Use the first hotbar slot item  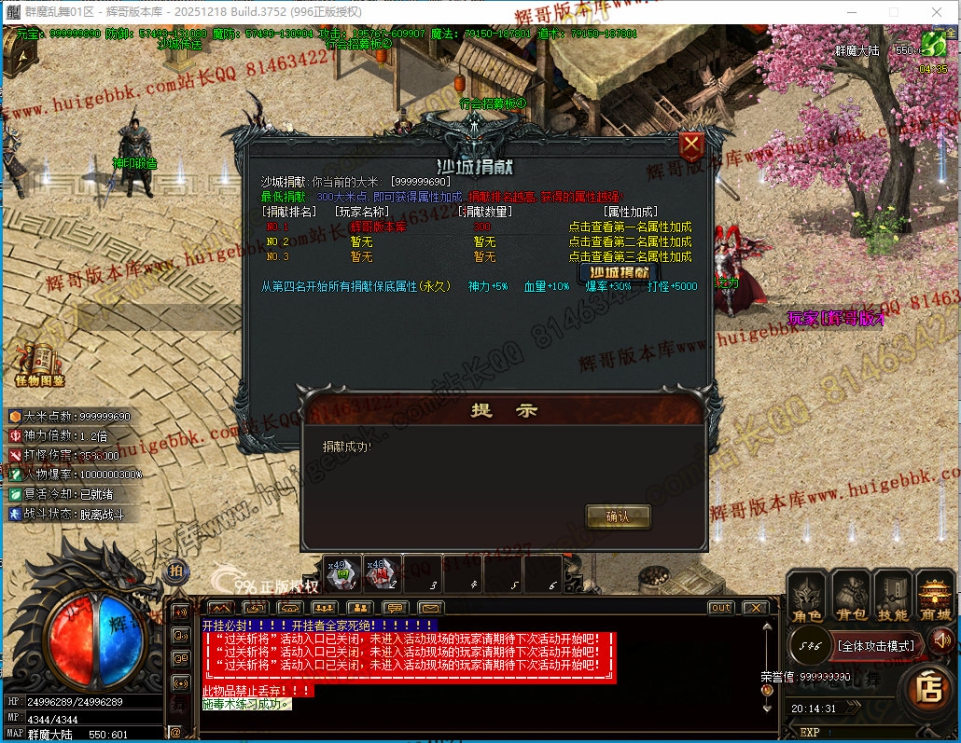point(343,573)
